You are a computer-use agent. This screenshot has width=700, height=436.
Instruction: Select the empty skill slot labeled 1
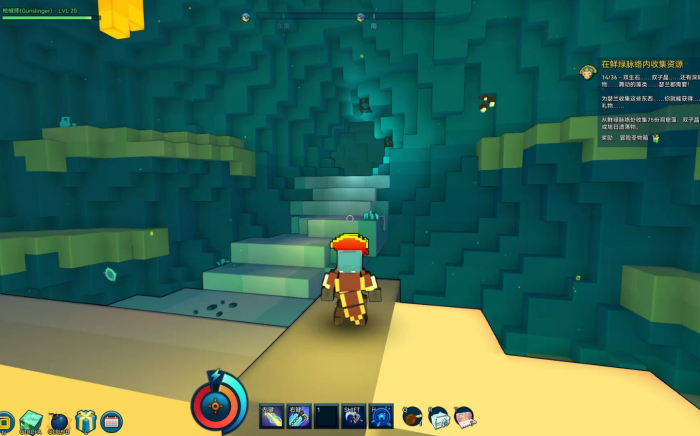326,416
